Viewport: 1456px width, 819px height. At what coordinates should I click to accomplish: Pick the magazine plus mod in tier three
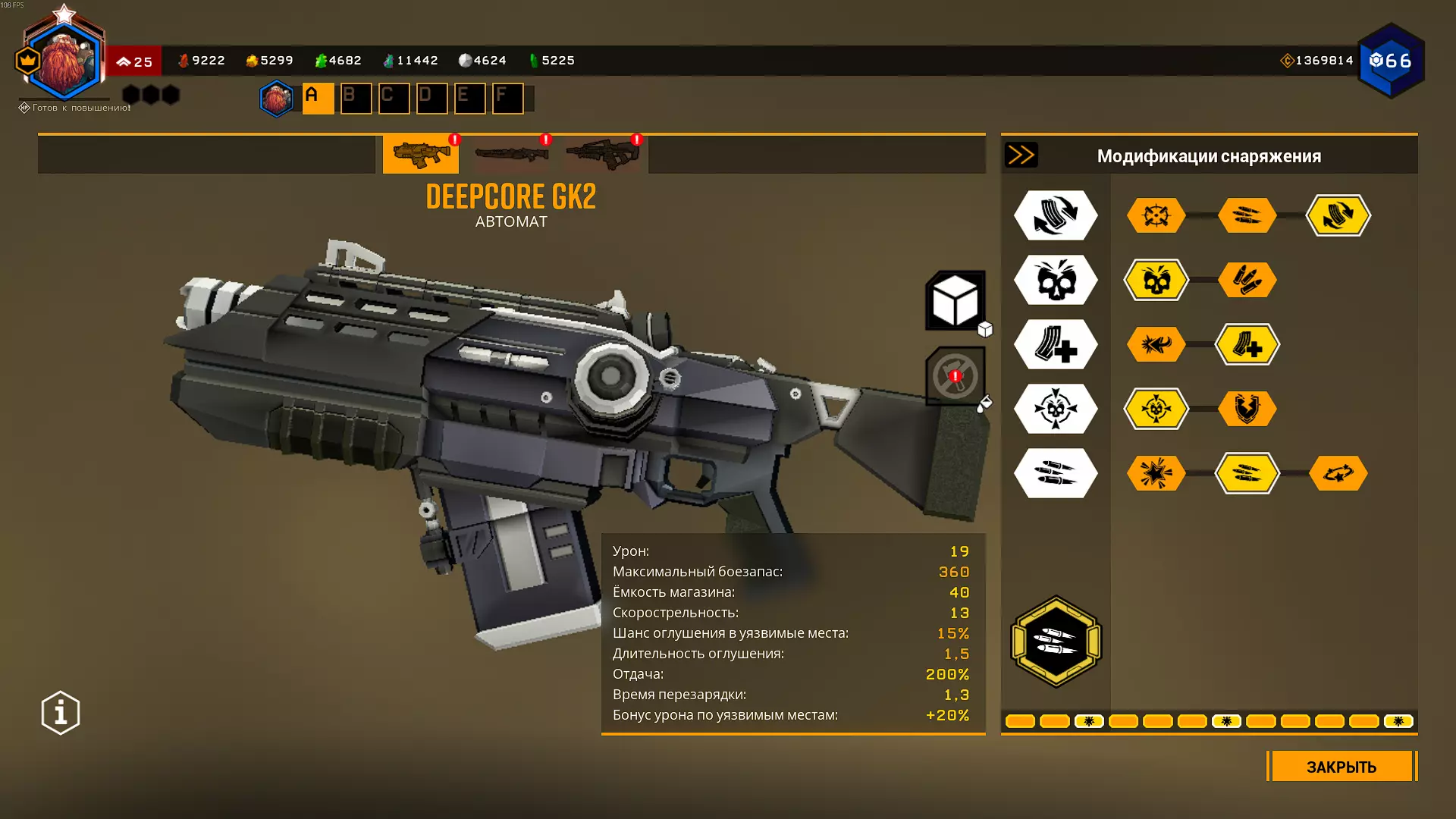[1247, 345]
